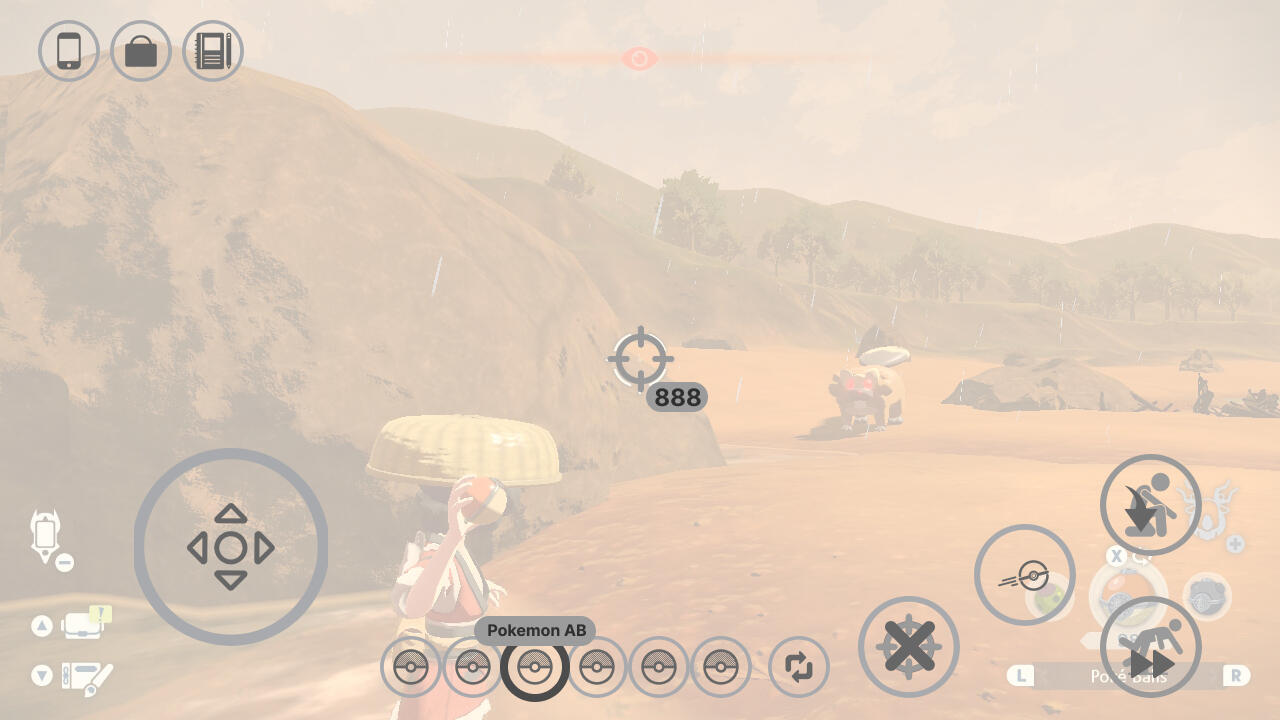
Task: Open the notebook with pencil icon
Action: pos(213,51)
